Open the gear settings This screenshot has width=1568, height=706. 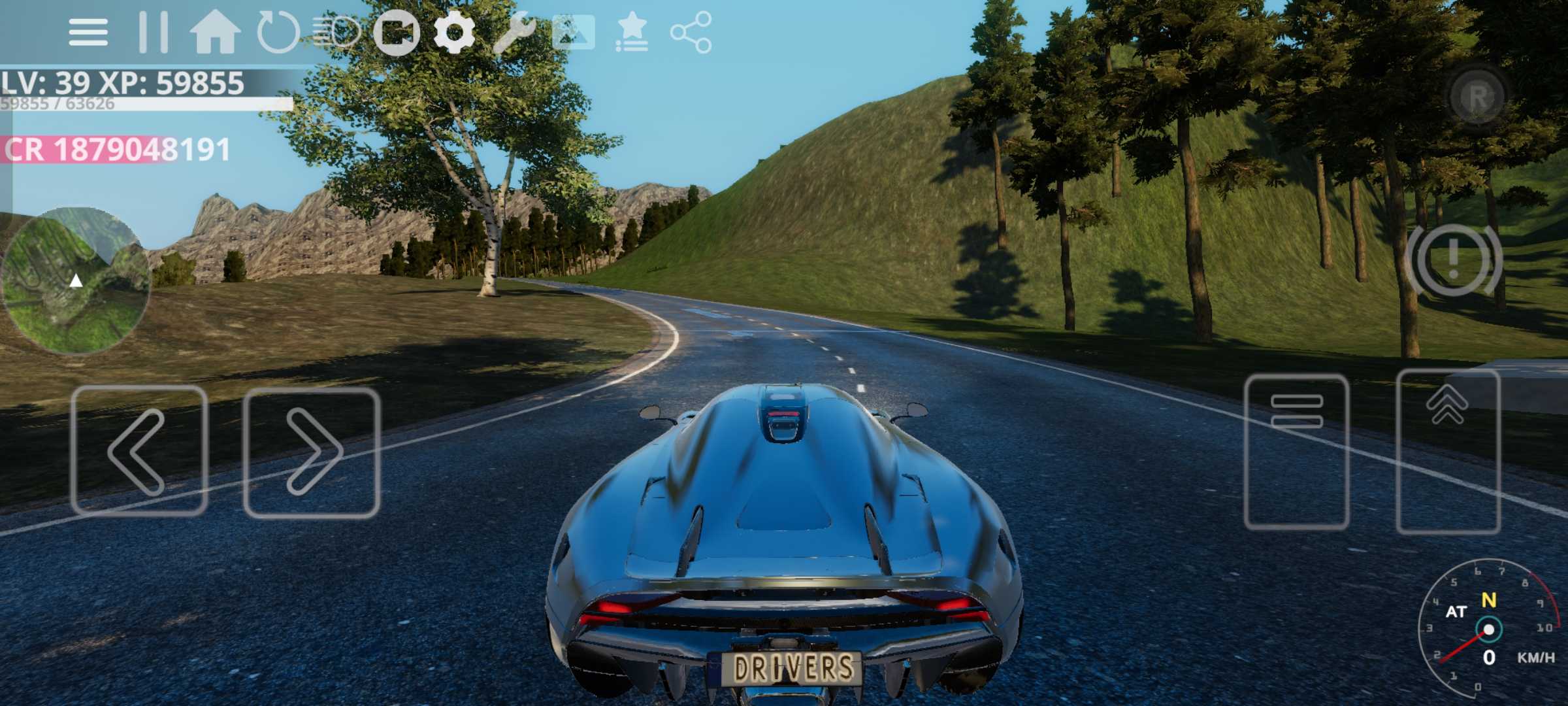pos(454,32)
